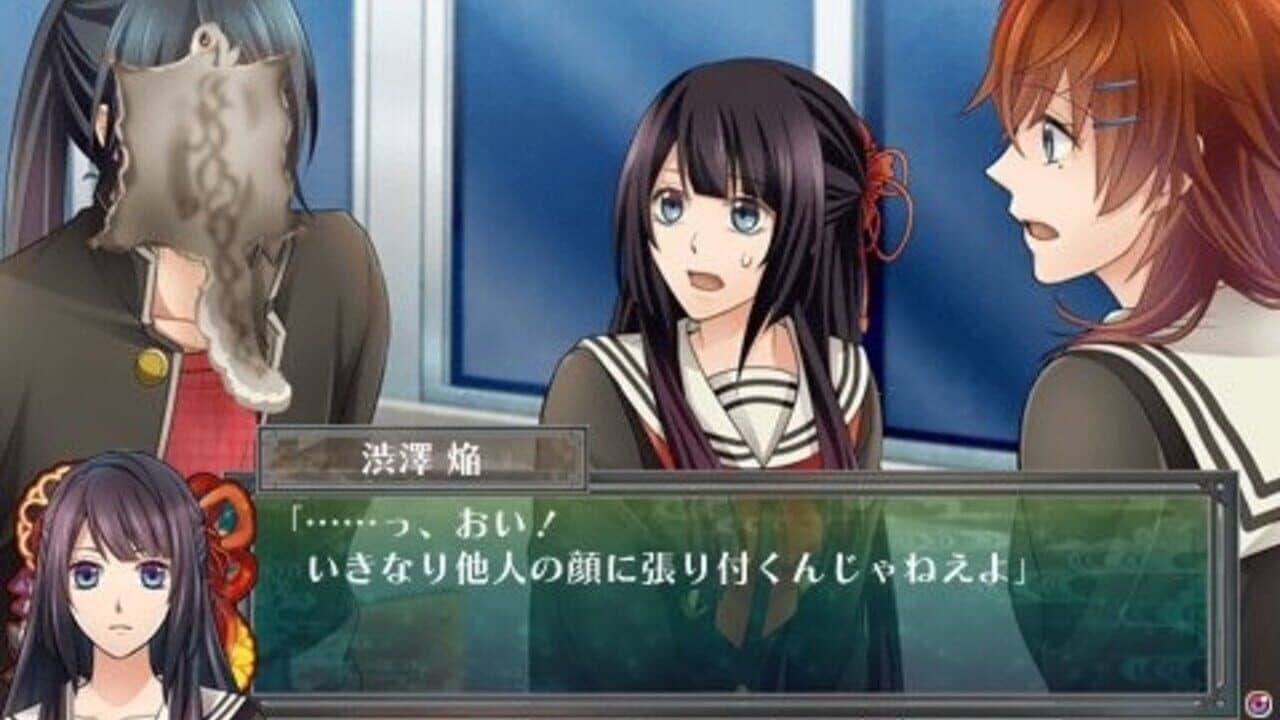1280x720 pixels.
Task: Click the 渋澤 焔 name plate
Action: coord(420,456)
